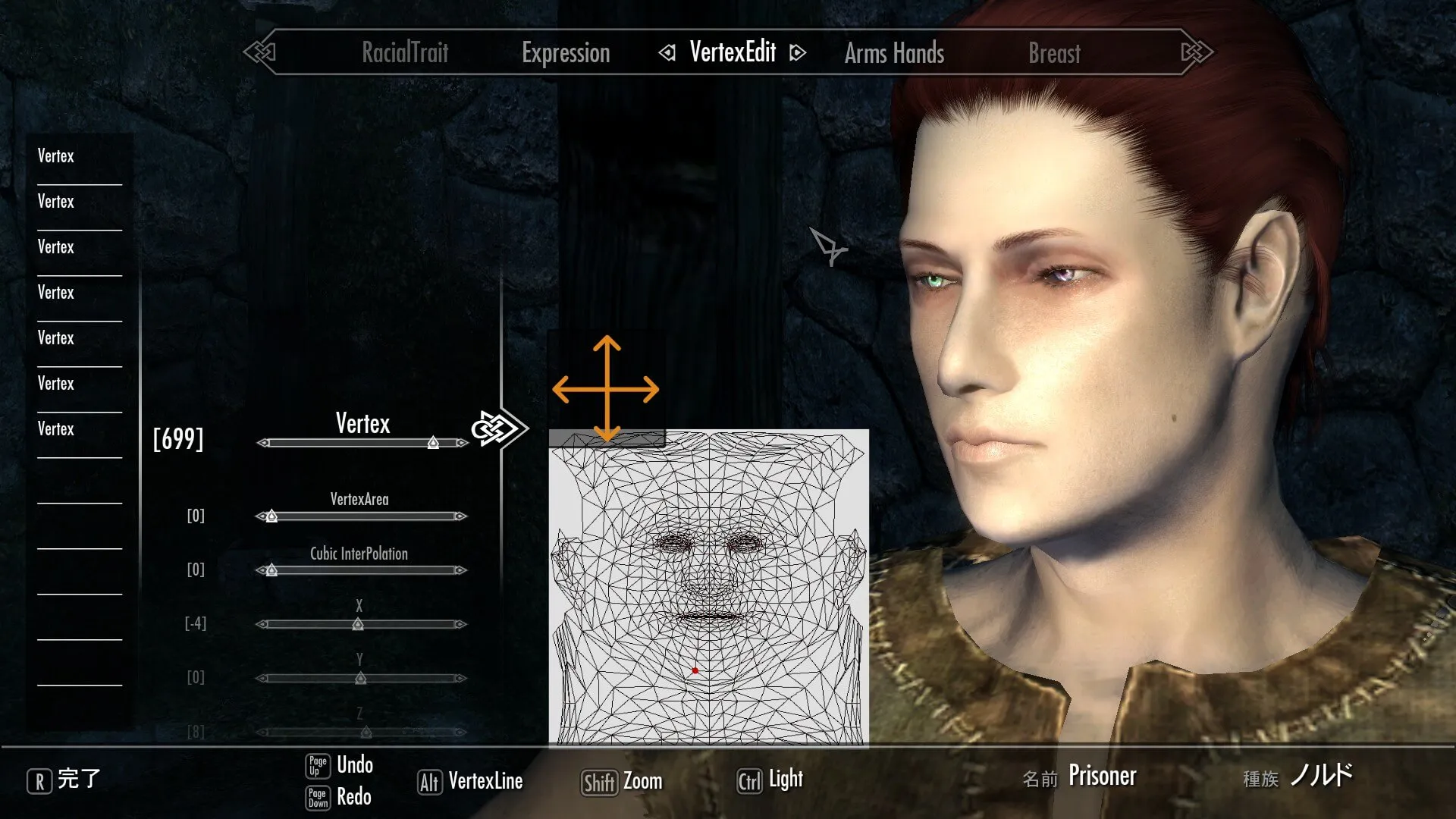Screen dimensions: 1456x819
Task: Adjust the Vertex slider
Action: click(433, 443)
